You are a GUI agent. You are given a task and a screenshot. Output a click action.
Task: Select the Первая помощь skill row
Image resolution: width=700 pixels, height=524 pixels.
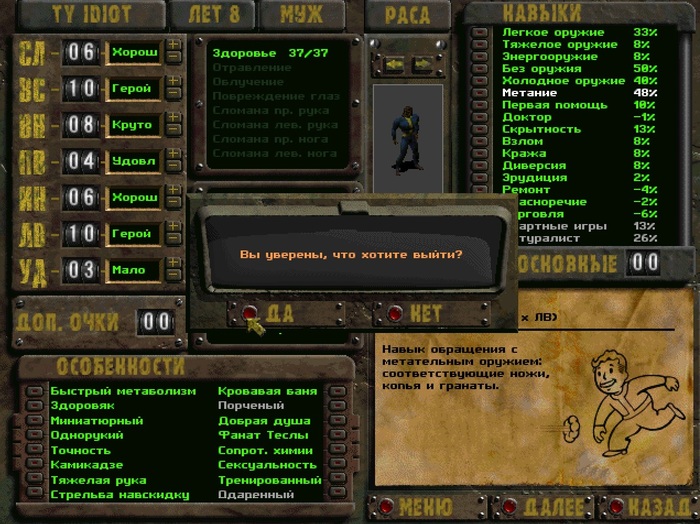(552, 105)
